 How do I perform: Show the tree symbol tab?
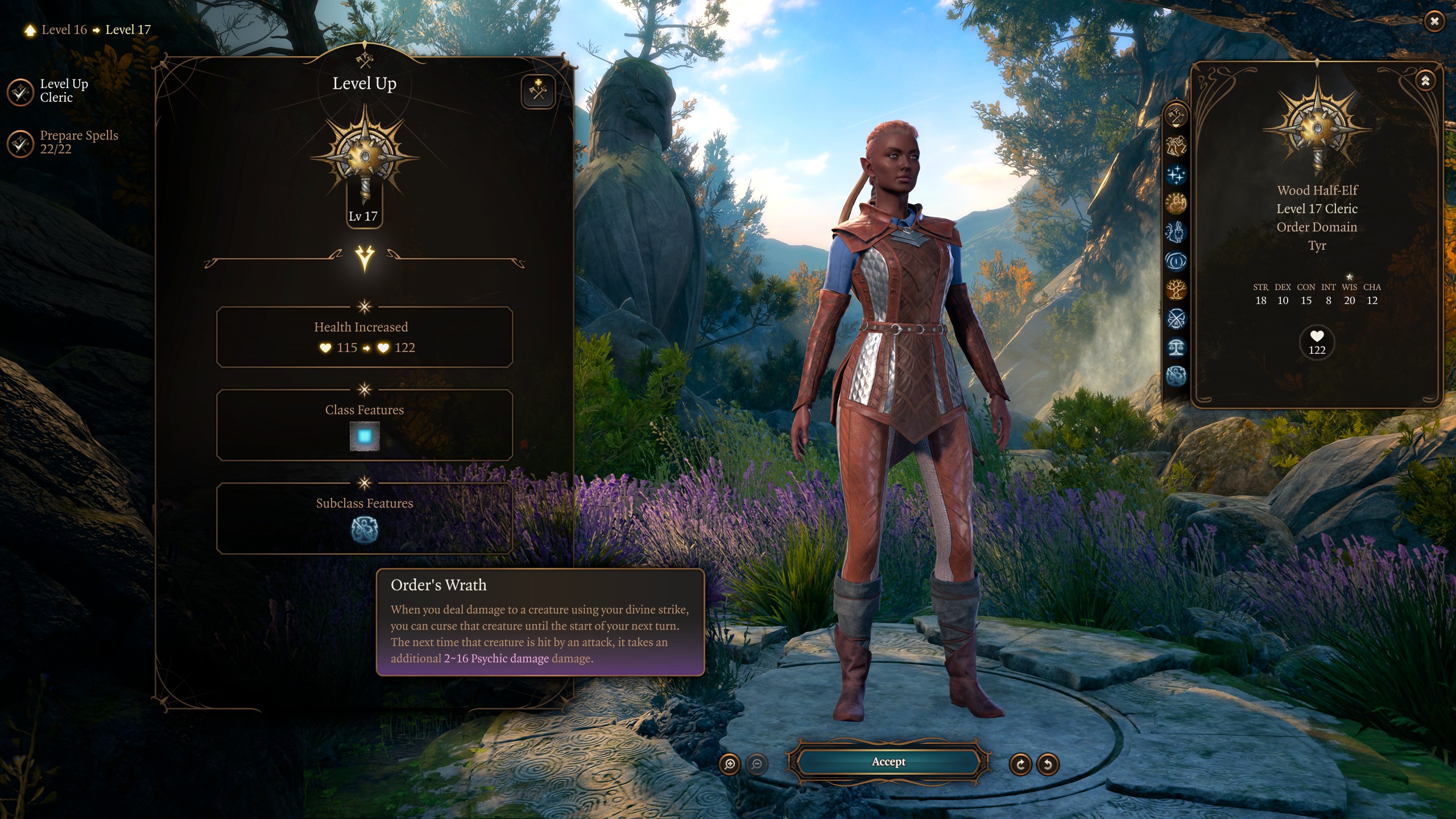click(1176, 290)
